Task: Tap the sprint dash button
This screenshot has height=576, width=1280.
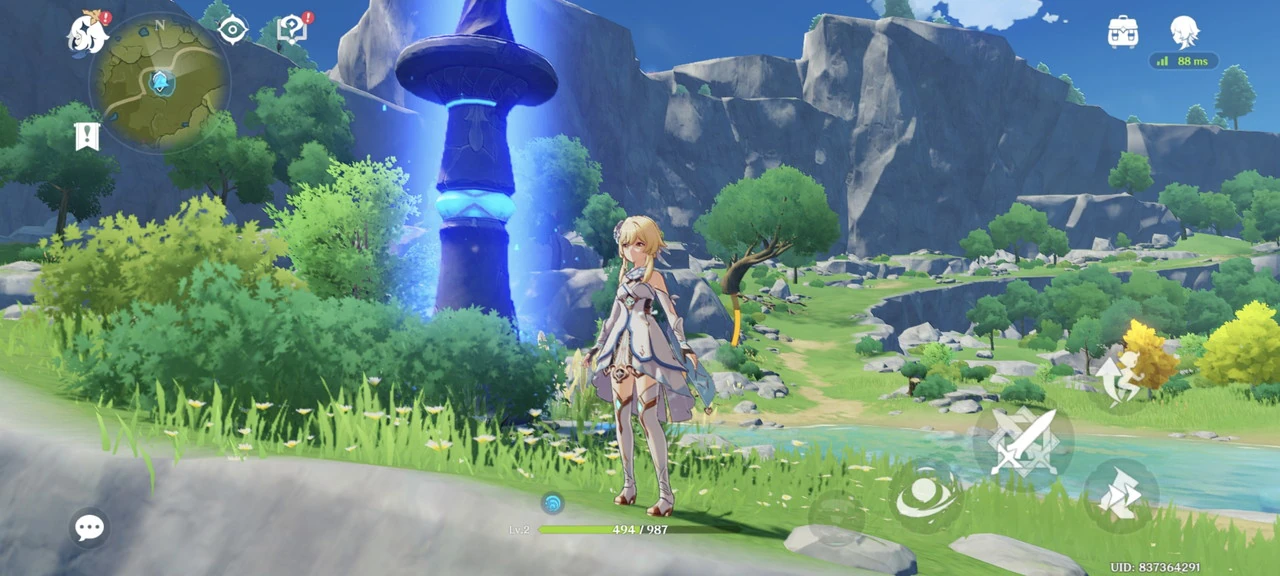Action: [1121, 495]
